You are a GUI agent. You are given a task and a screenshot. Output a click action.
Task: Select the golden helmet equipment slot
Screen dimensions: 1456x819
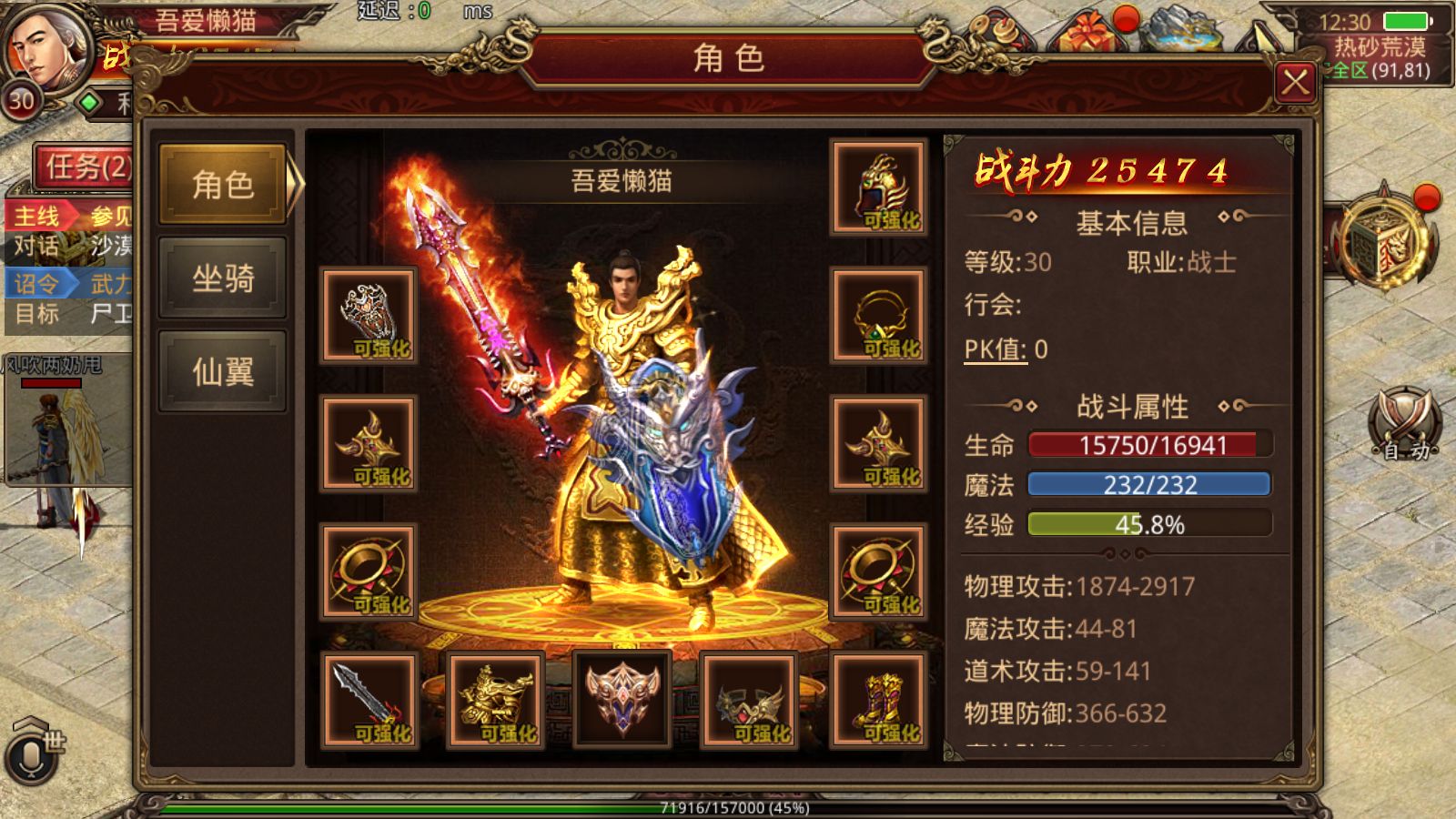pyautogui.click(x=878, y=187)
